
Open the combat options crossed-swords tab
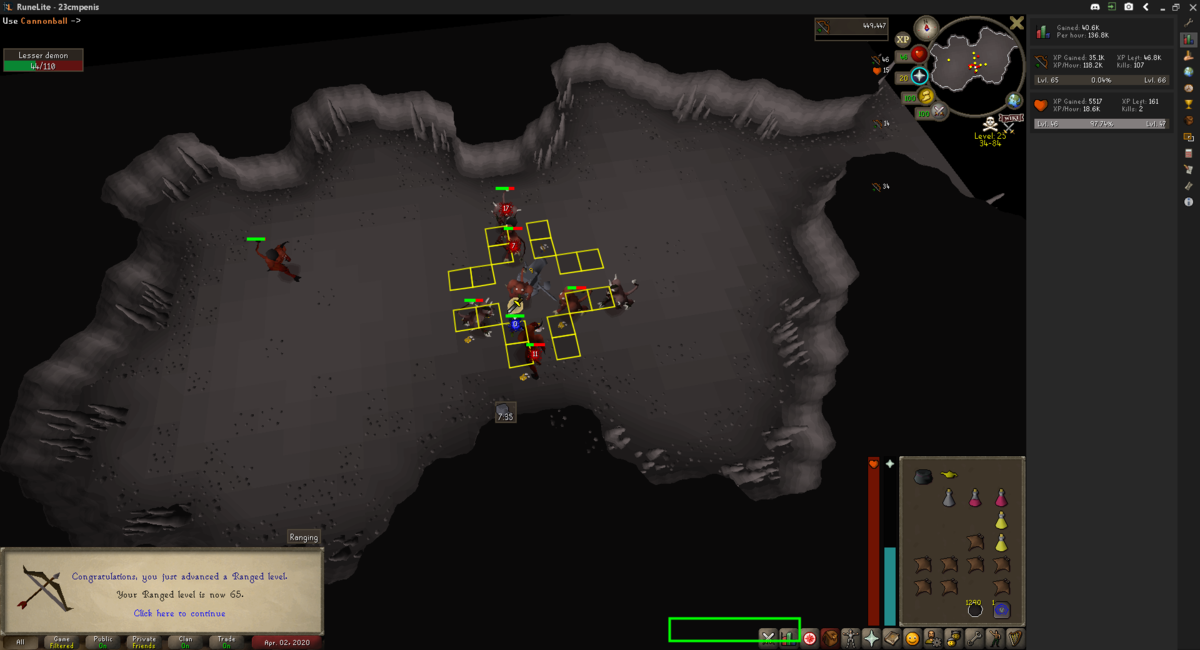tap(767, 637)
